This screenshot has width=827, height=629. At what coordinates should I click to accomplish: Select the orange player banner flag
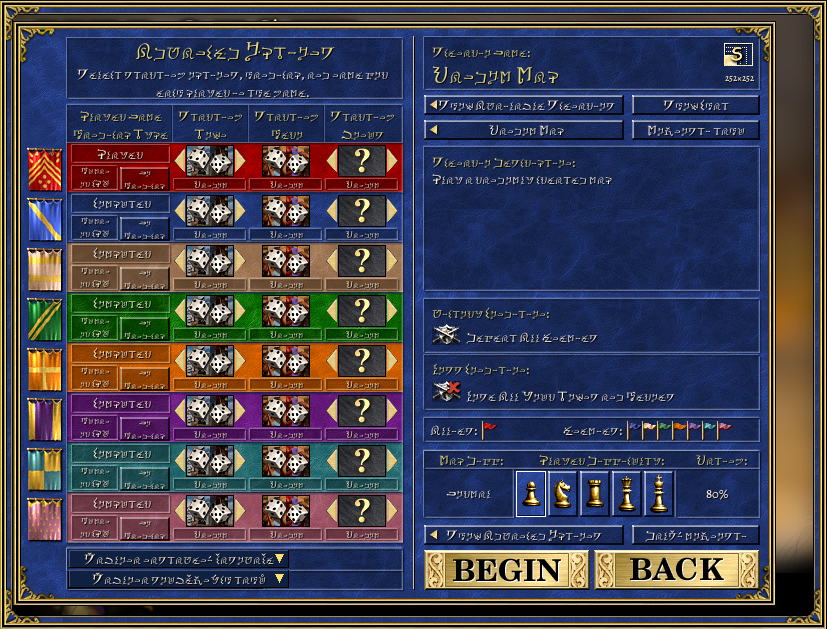coord(45,368)
